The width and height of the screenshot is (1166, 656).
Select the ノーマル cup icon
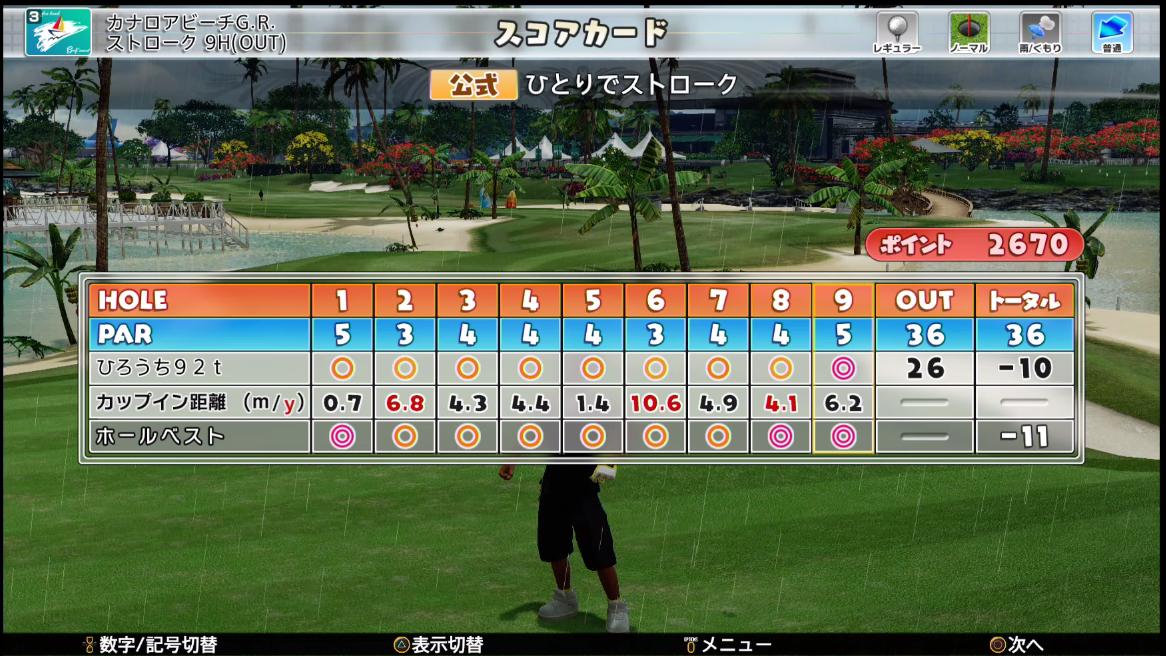pos(968,27)
